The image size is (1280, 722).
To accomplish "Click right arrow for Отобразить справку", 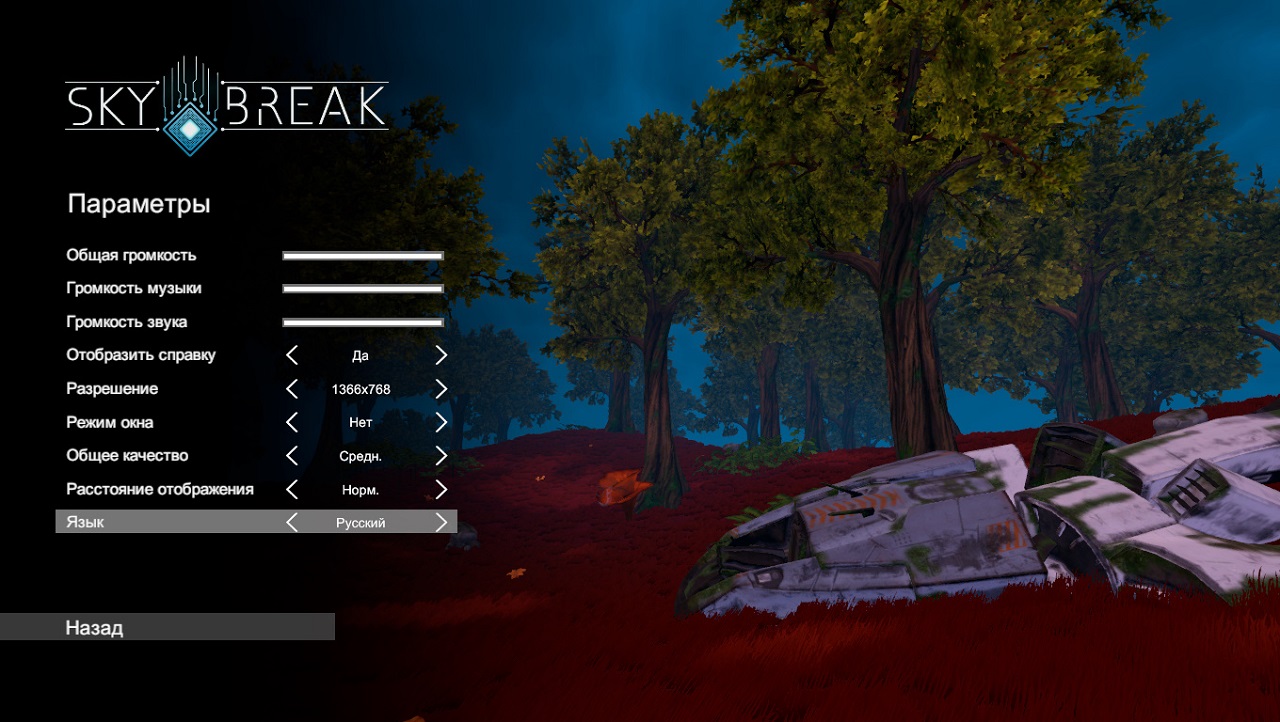I will pyautogui.click(x=441, y=355).
